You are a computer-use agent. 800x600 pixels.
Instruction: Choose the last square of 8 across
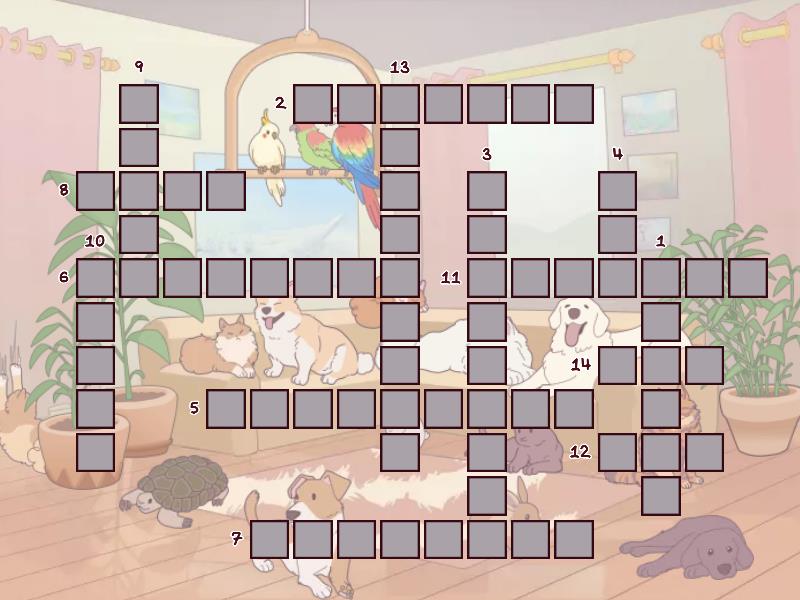coord(226,190)
